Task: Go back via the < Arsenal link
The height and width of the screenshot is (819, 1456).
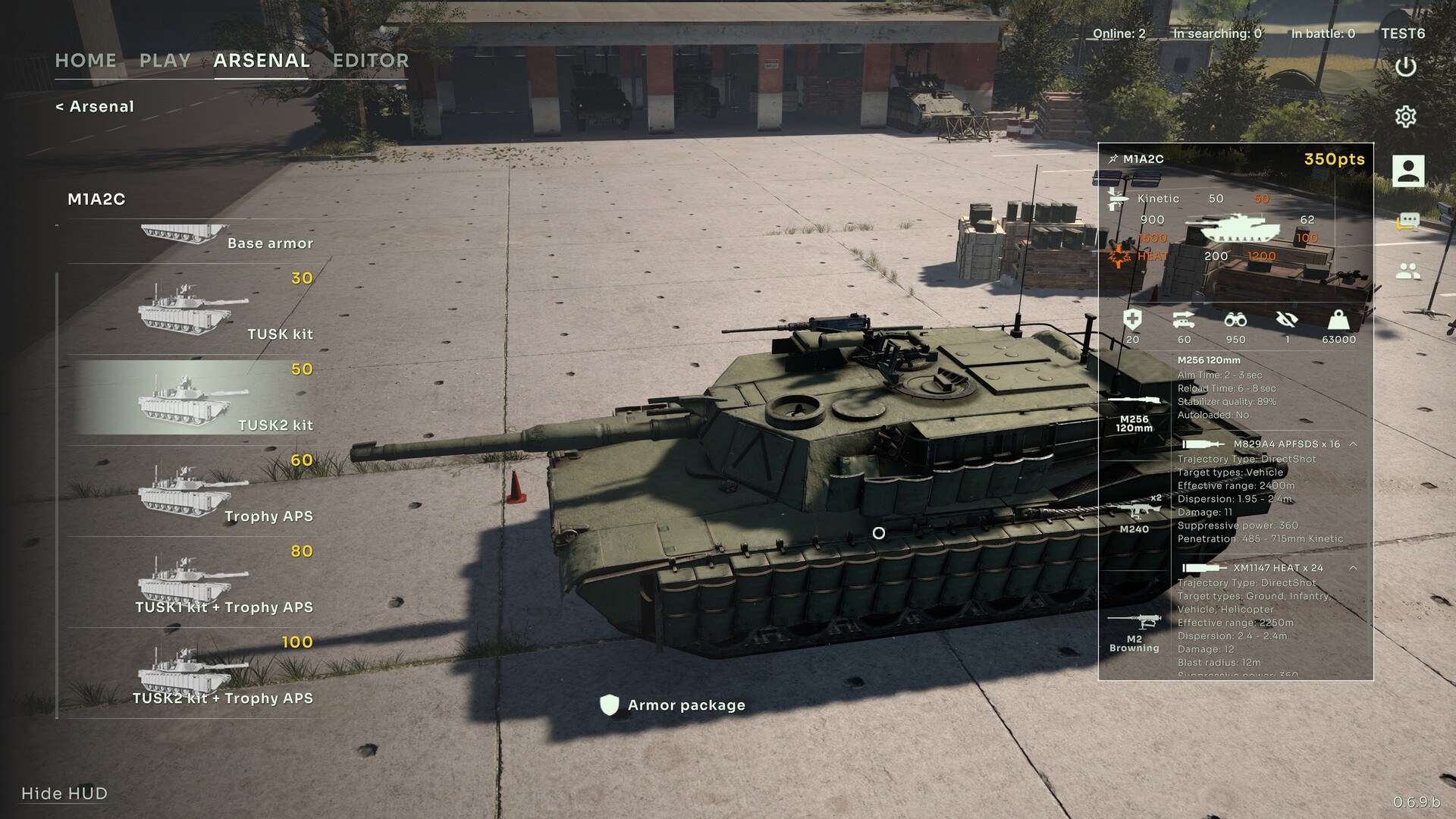Action: click(95, 107)
